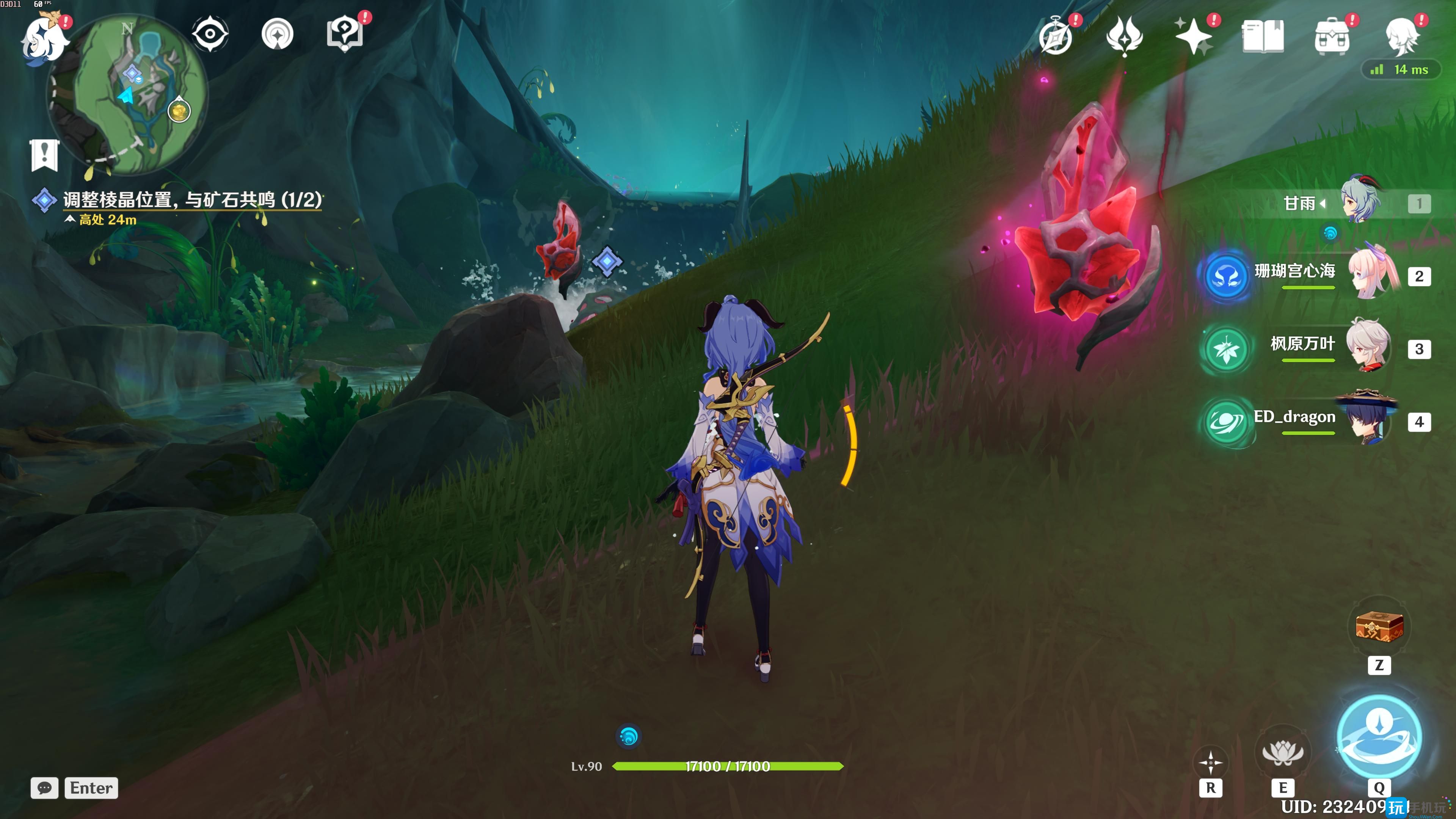Select the tracked quest objective text
Viewport: 1456px width, 819px height.
click(192, 199)
